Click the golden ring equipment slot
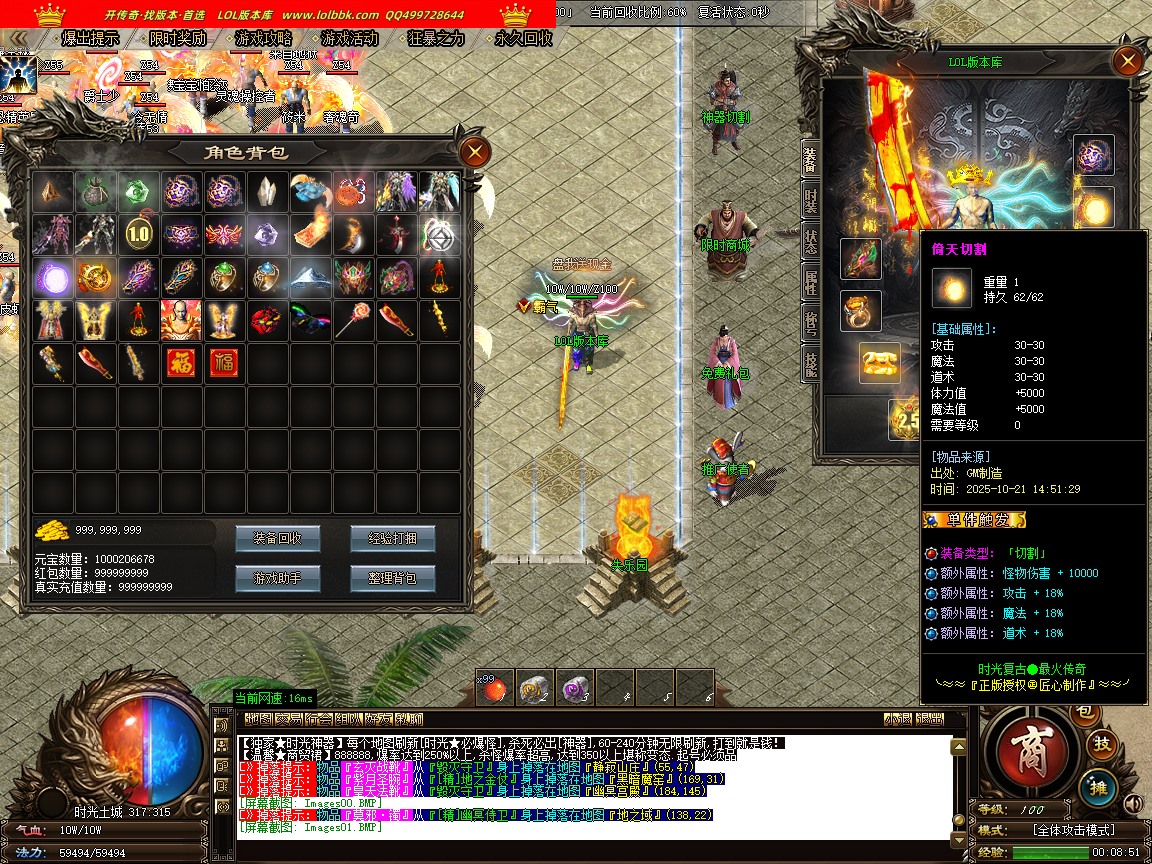1152x864 pixels. click(x=860, y=310)
